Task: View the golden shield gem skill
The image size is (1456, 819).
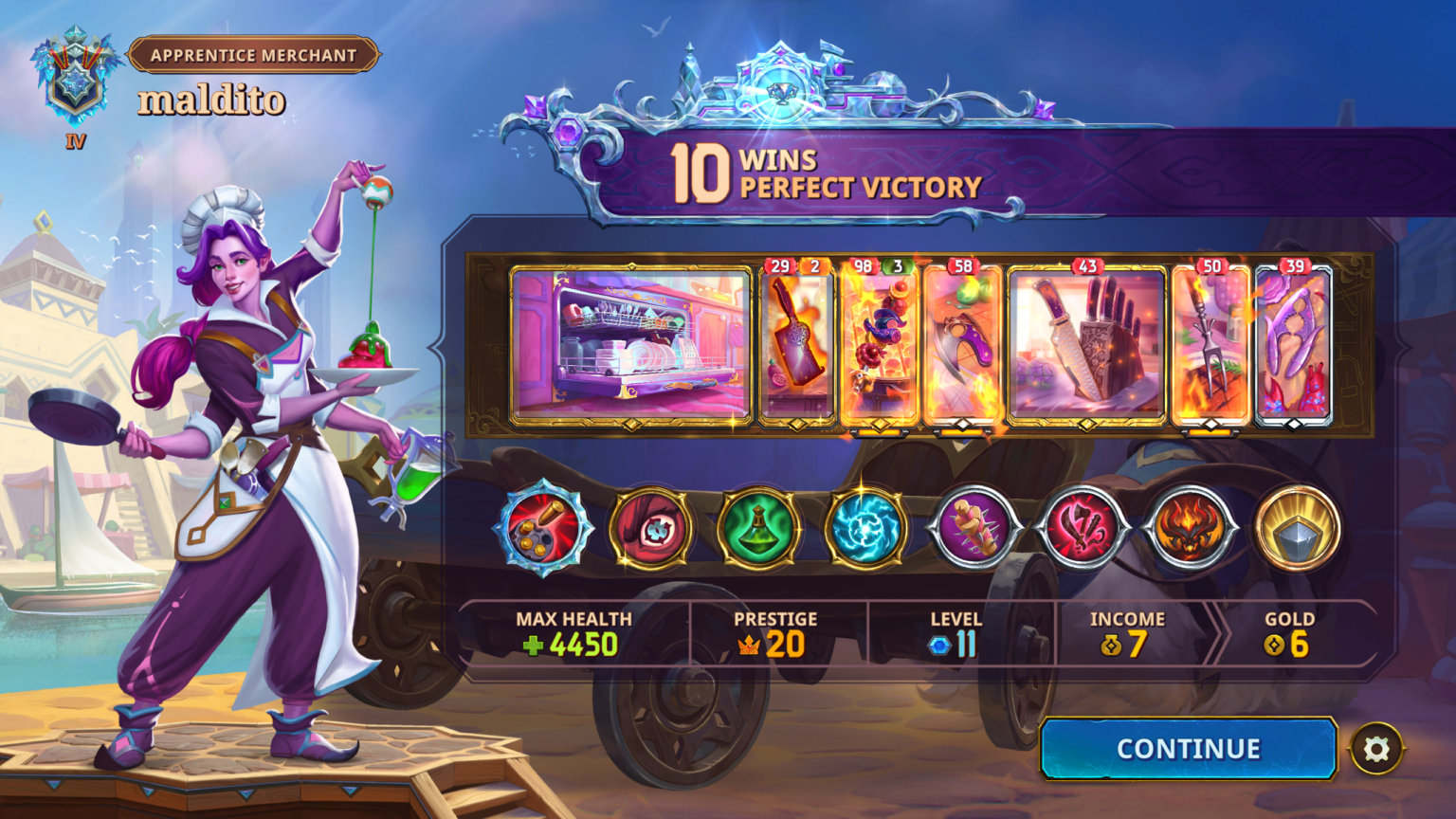Action: (x=1297, y=528)
